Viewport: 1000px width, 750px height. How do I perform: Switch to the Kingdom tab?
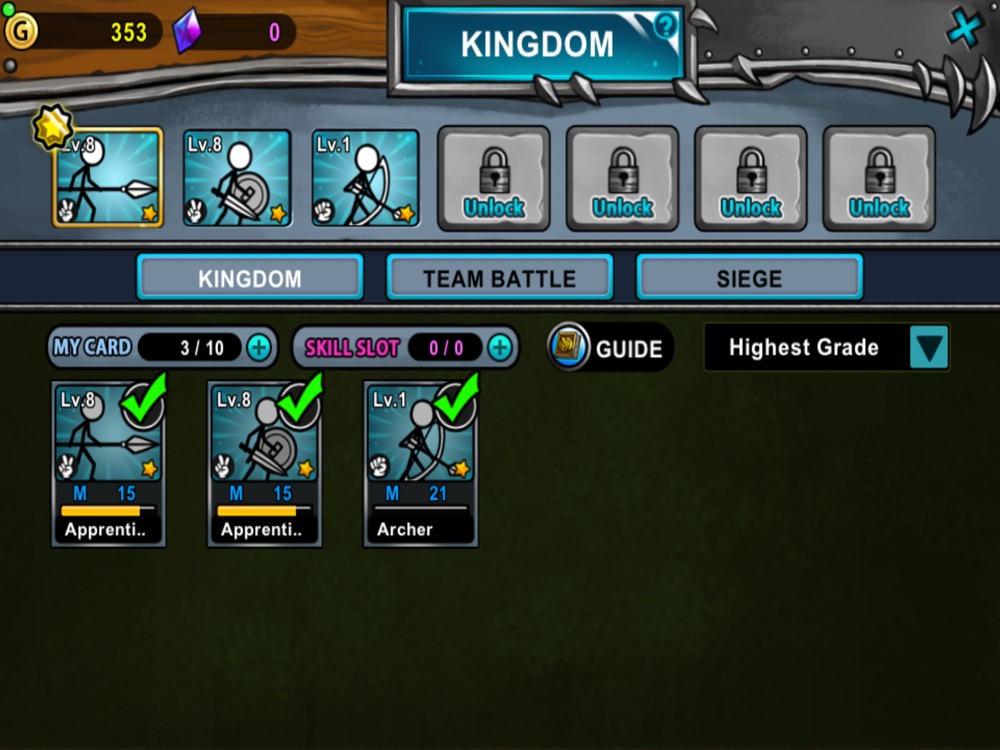[249, 278]
